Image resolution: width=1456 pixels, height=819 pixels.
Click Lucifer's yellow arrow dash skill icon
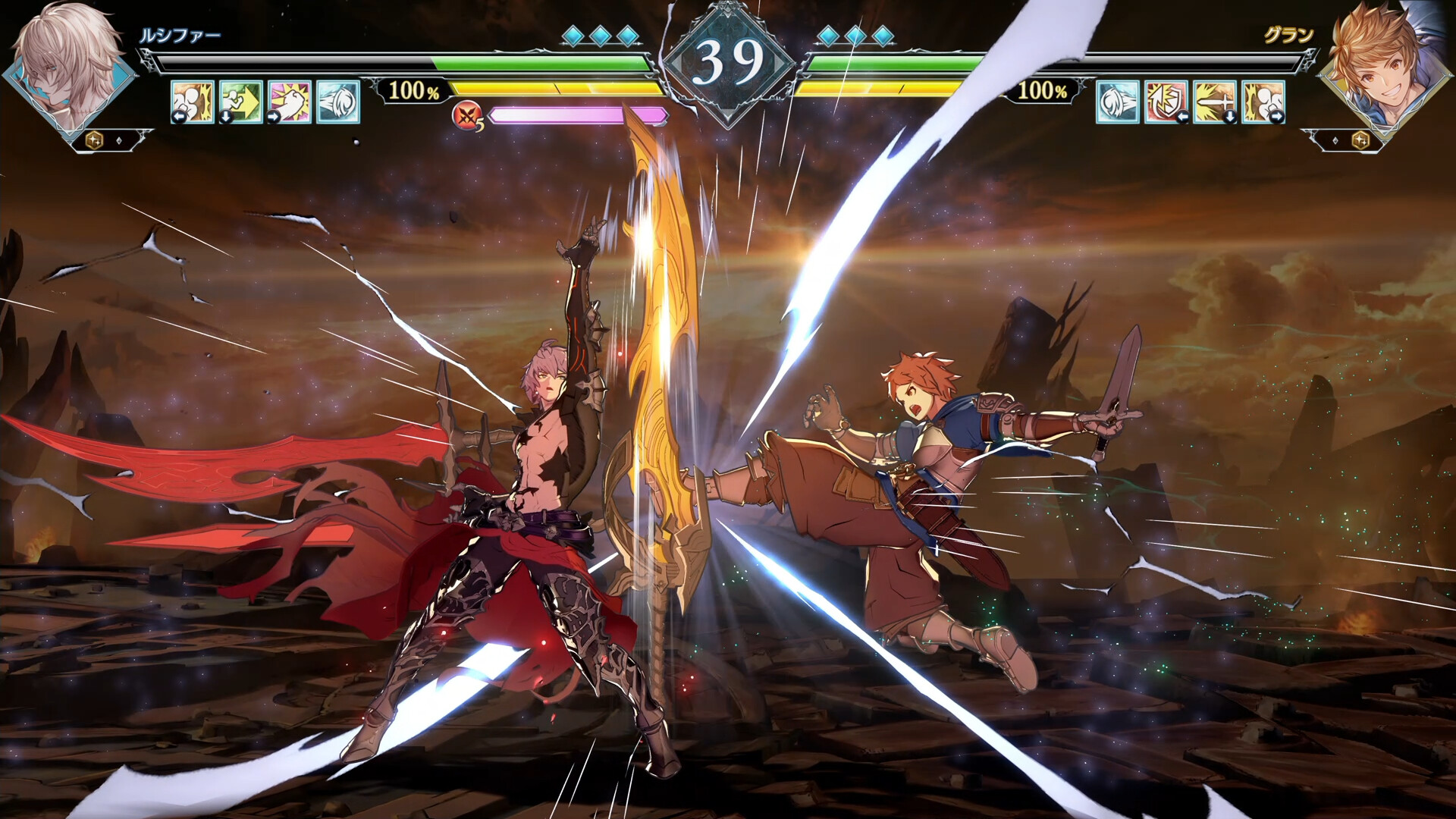tap(241, 103)
